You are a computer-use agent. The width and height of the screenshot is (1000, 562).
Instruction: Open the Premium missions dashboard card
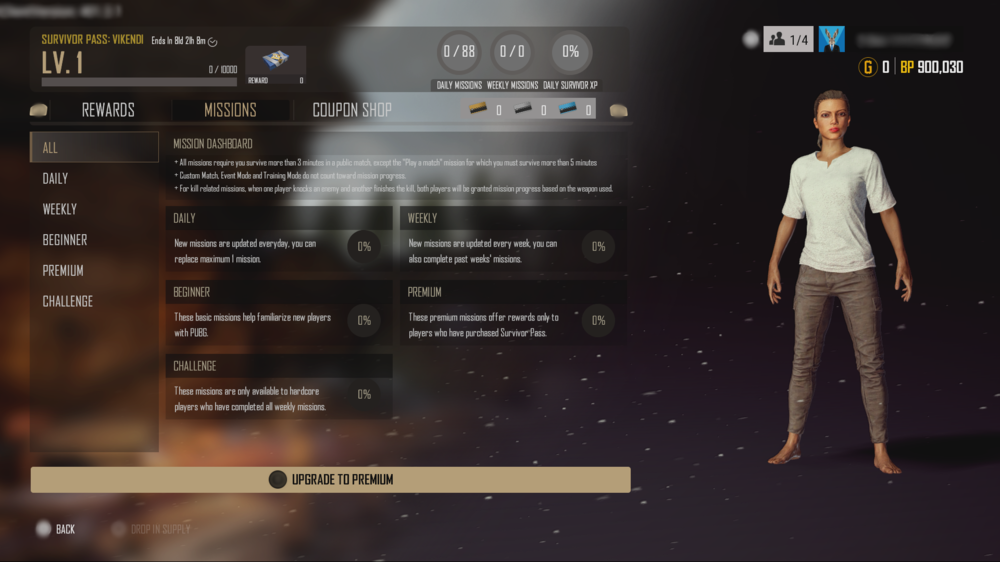[513, 314]
